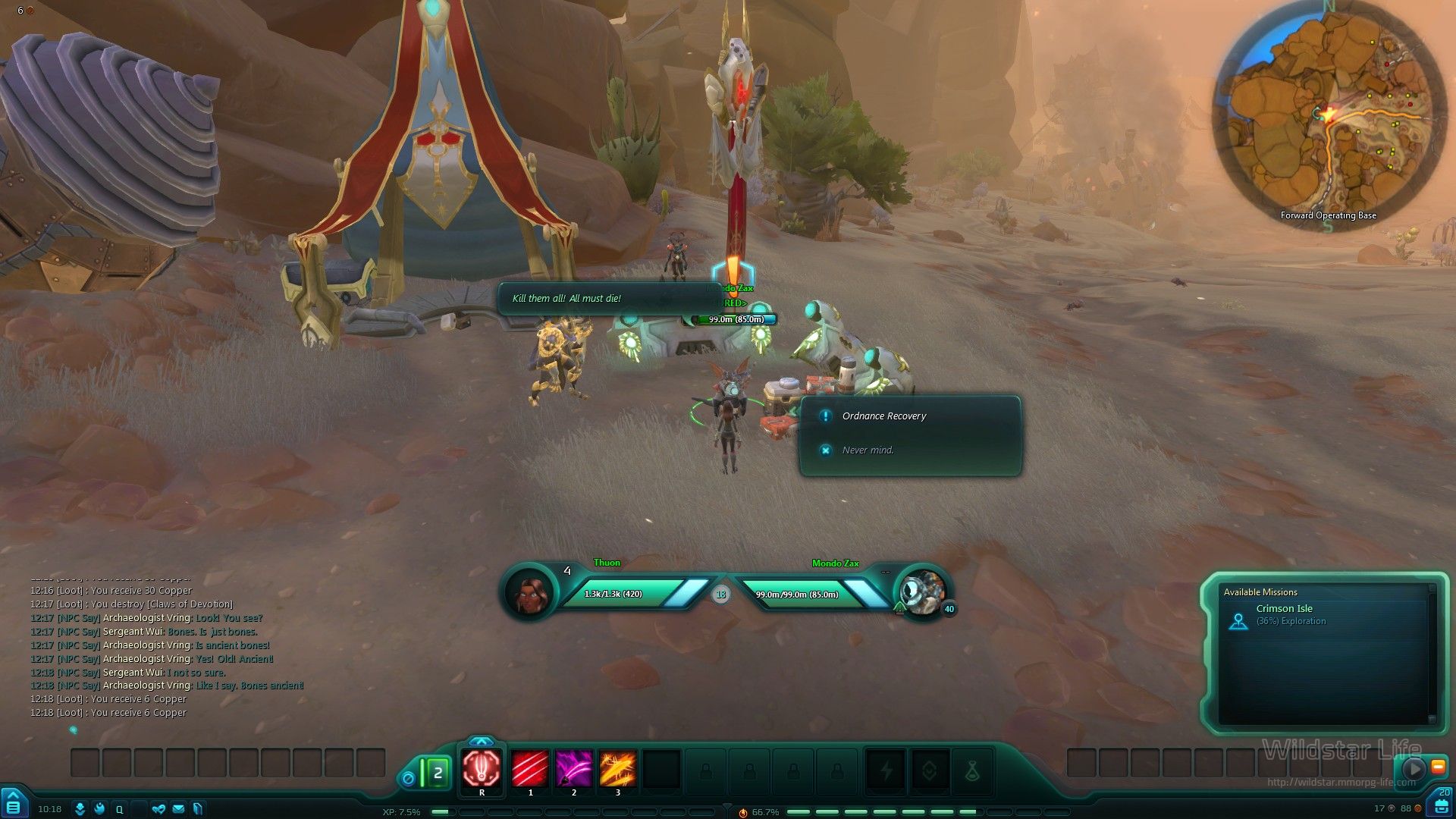Image resolution: width=1456 pixels, height=819 pixels.
Task: Open the potion flask slot
Action: click(973, 772)
